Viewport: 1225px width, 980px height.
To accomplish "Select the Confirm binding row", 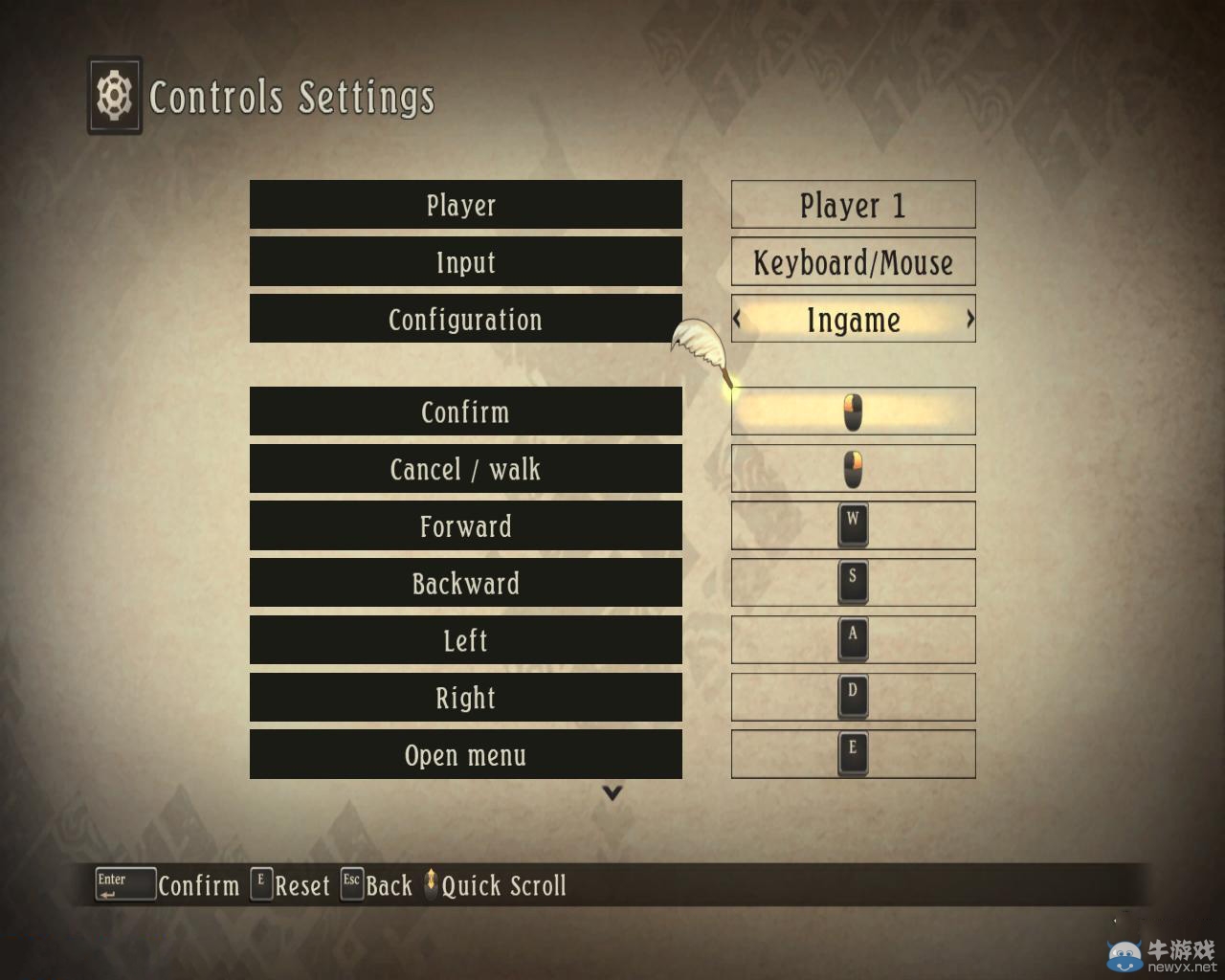I will 465,412.
